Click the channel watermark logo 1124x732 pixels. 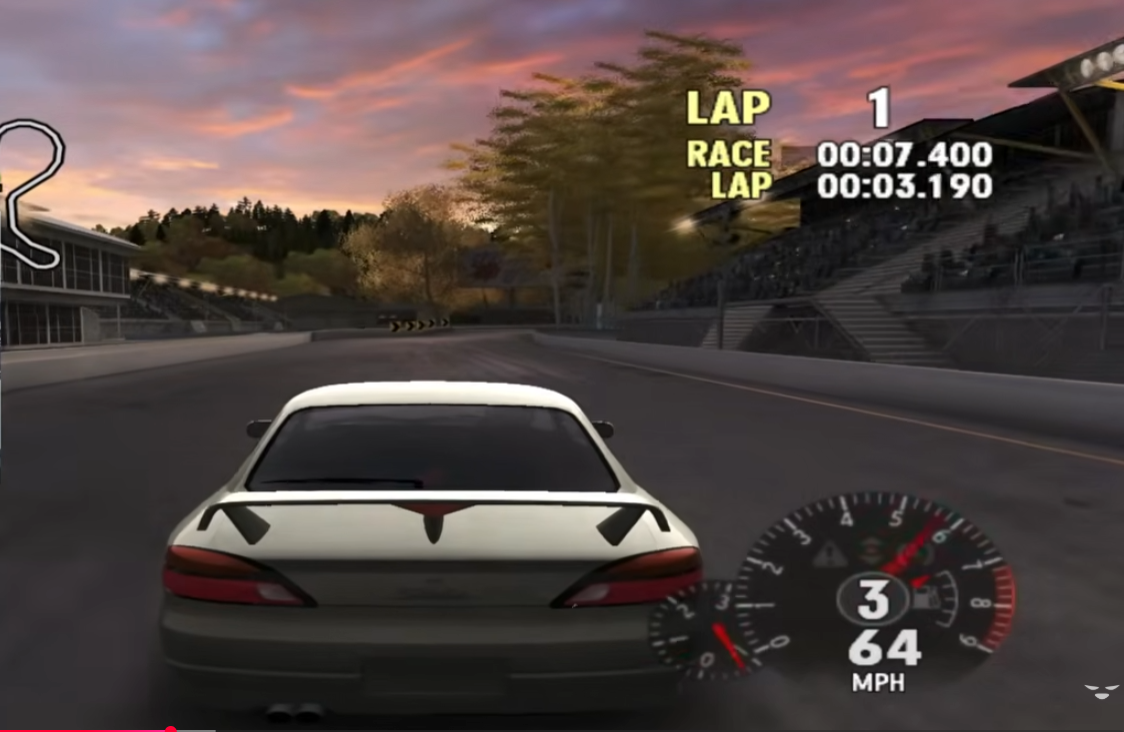coord(1101,692)
